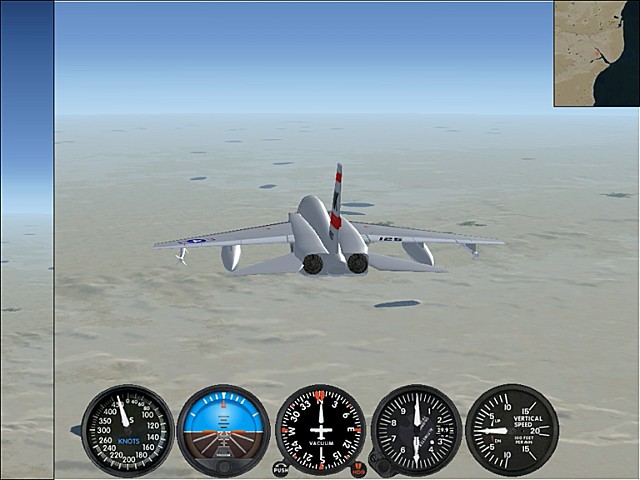Select the altimeter gauge
This screenshot has width=640, height=480.
point(416,430)
